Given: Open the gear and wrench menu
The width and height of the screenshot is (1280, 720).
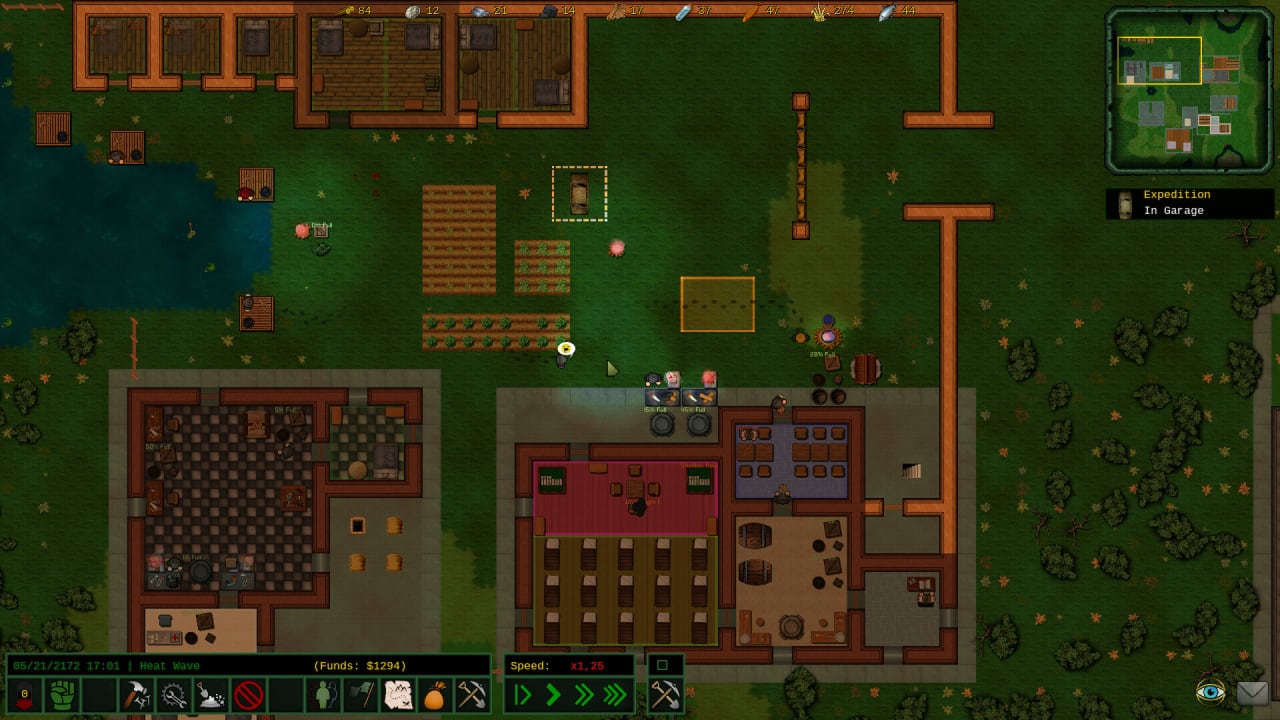Looking at the screenshot, I should [174, 694].
